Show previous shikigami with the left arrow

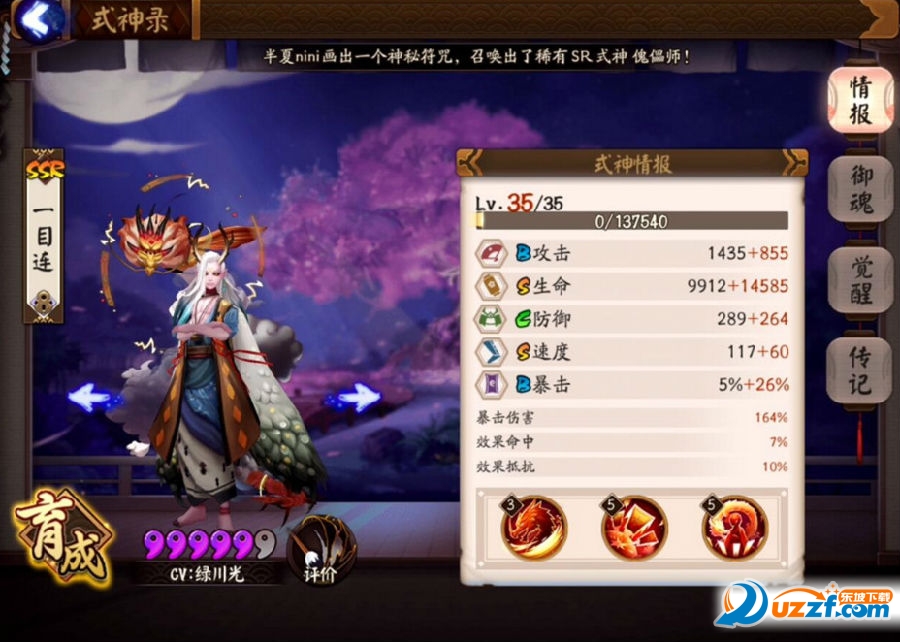click(98, 398)
